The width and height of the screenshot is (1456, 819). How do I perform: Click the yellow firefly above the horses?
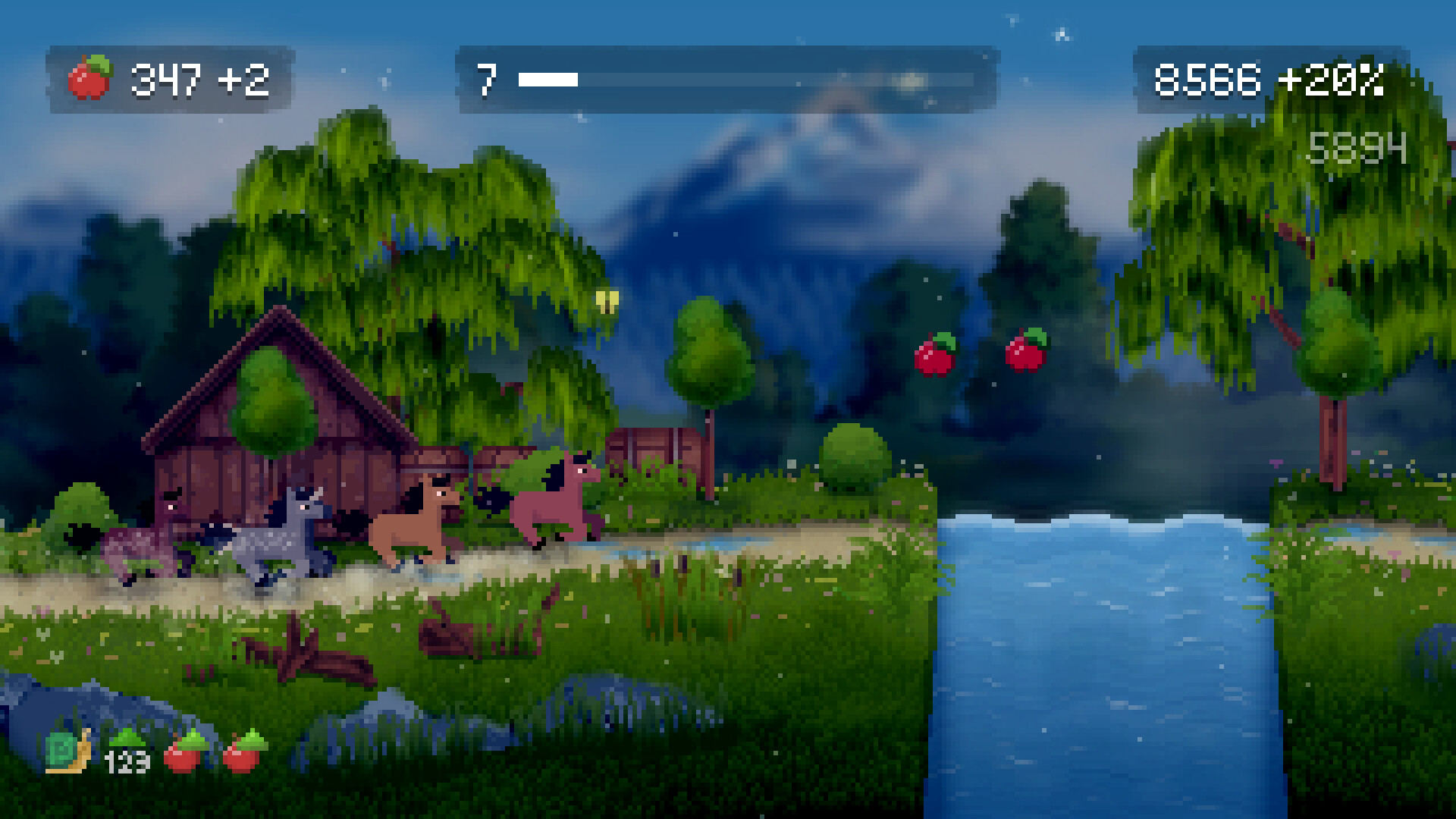(x=609, y=300)
